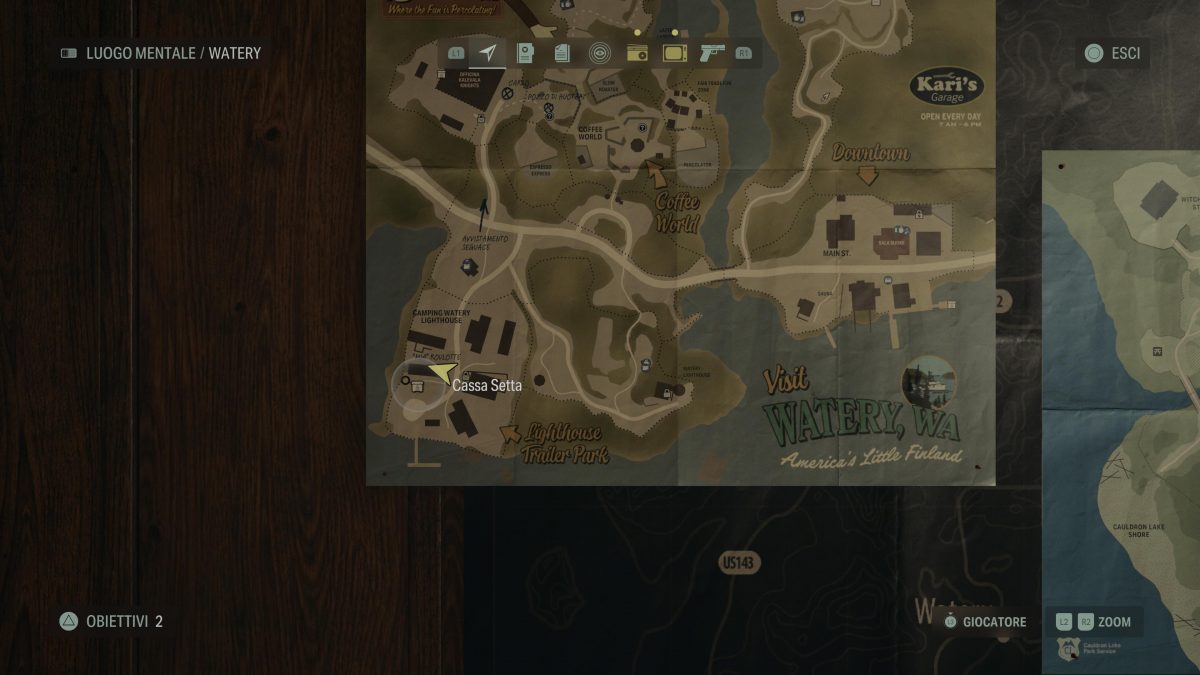1200x675 pixels.
Task: Switch to the television tab
Action: coord(675,53)
